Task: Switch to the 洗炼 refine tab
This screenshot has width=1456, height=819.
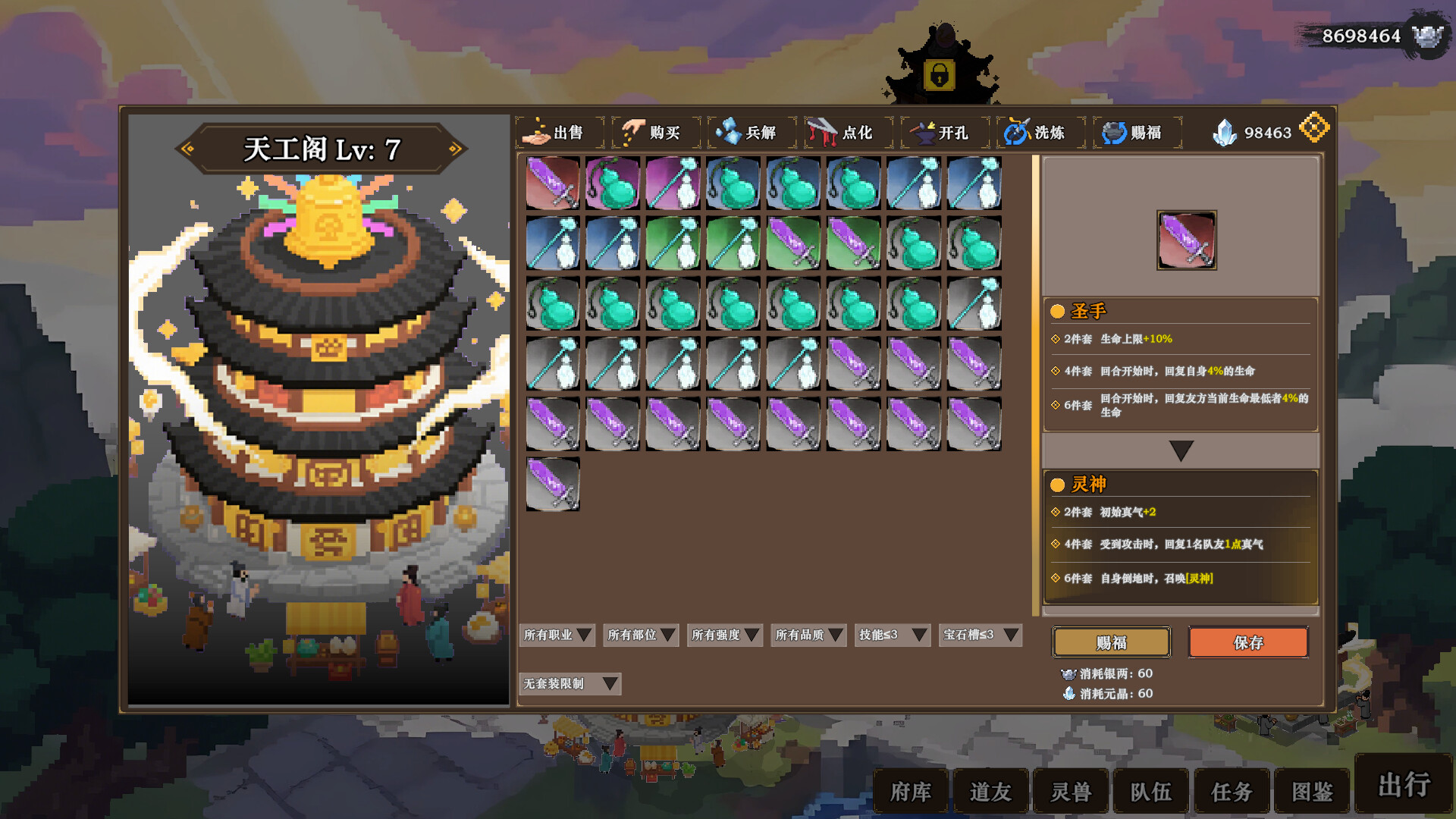Action: tap(1040, 133)
